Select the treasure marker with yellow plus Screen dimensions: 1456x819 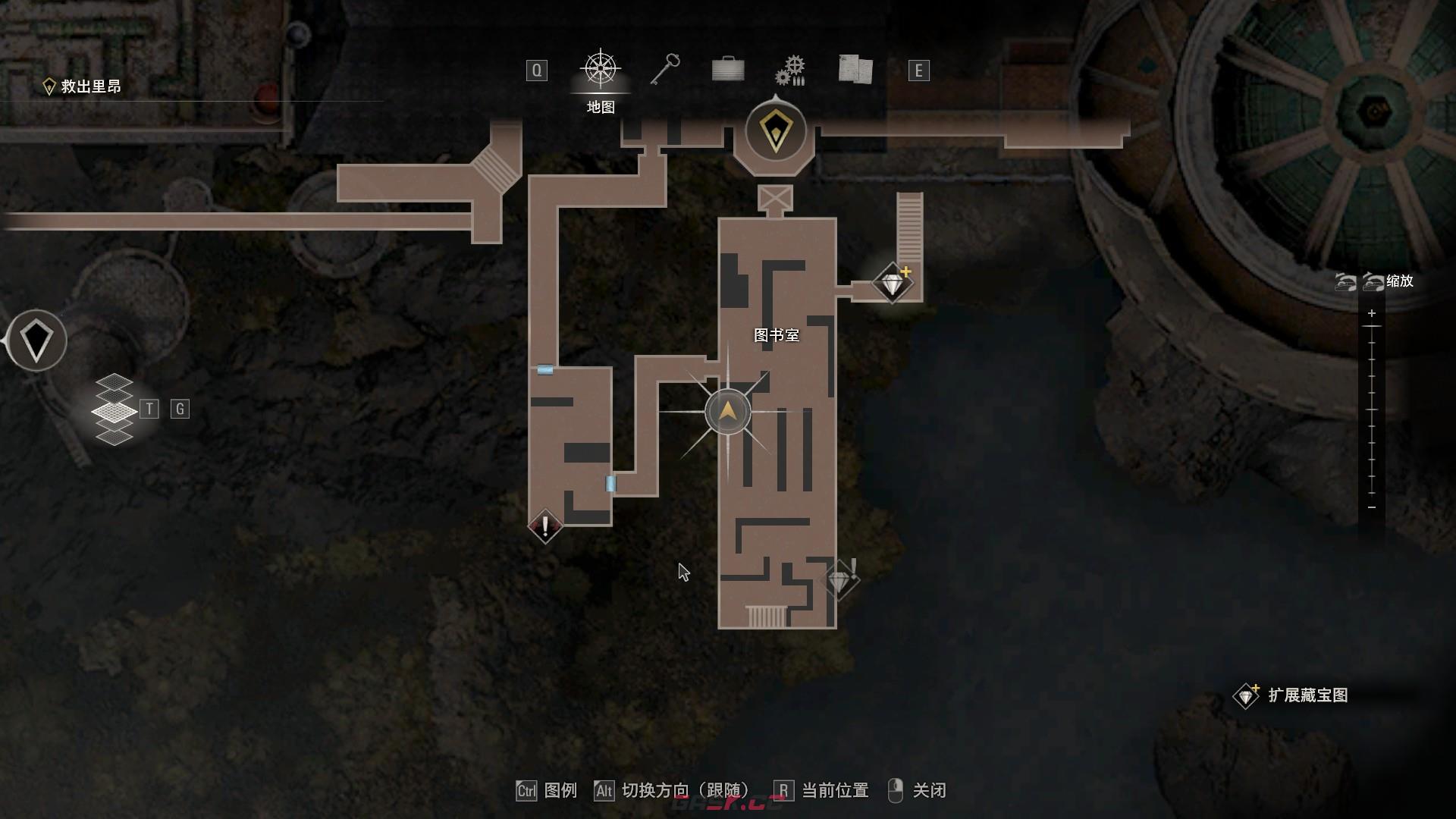[893, 284]
